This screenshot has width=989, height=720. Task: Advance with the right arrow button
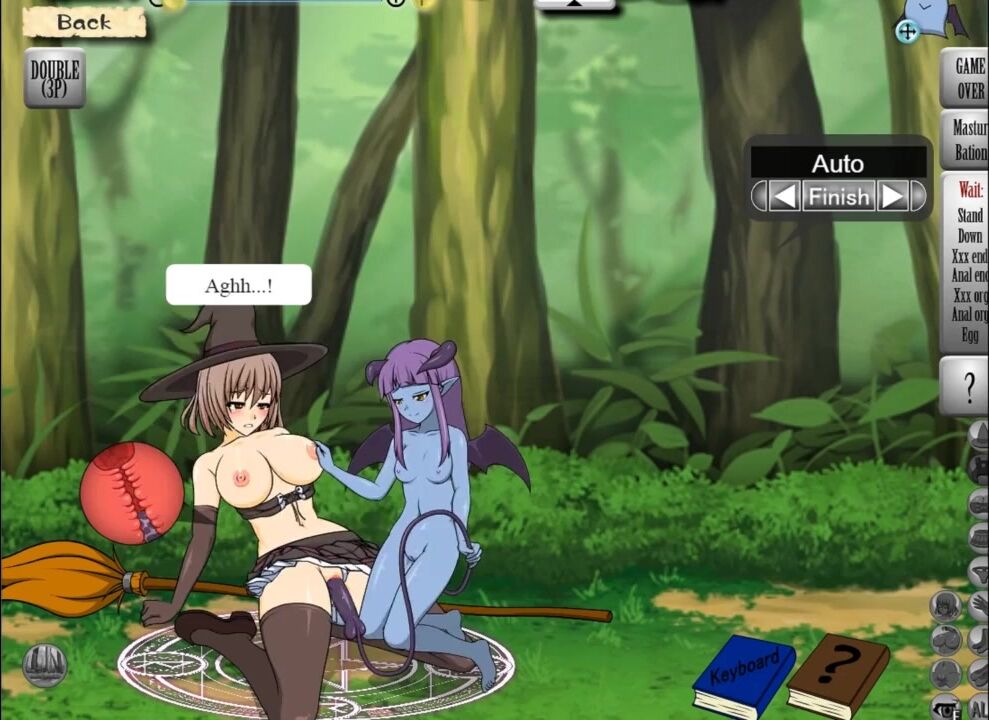[892, 196]
